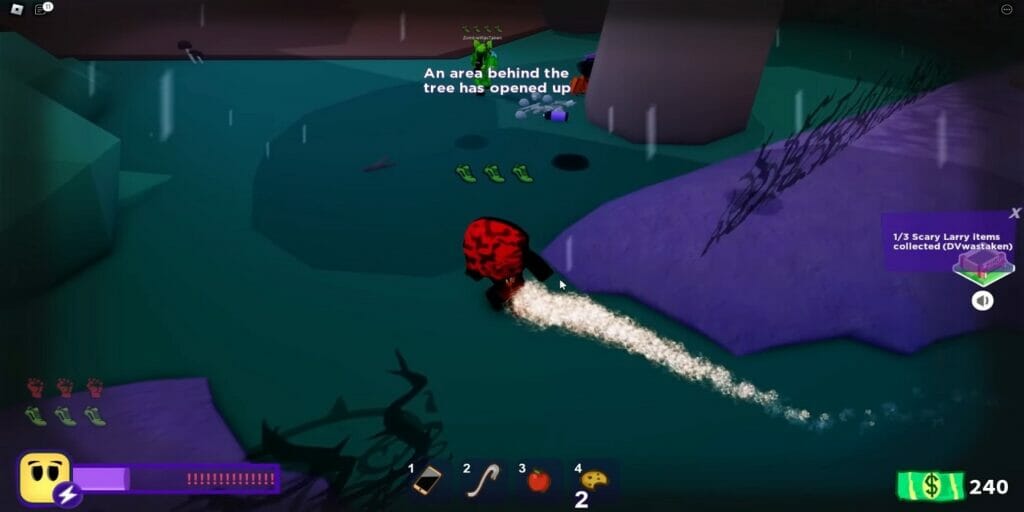This screenshot has height=512, width=1024.
Task: Select the phone in hotbar slot 1
Action: click(x=428, y=481)
